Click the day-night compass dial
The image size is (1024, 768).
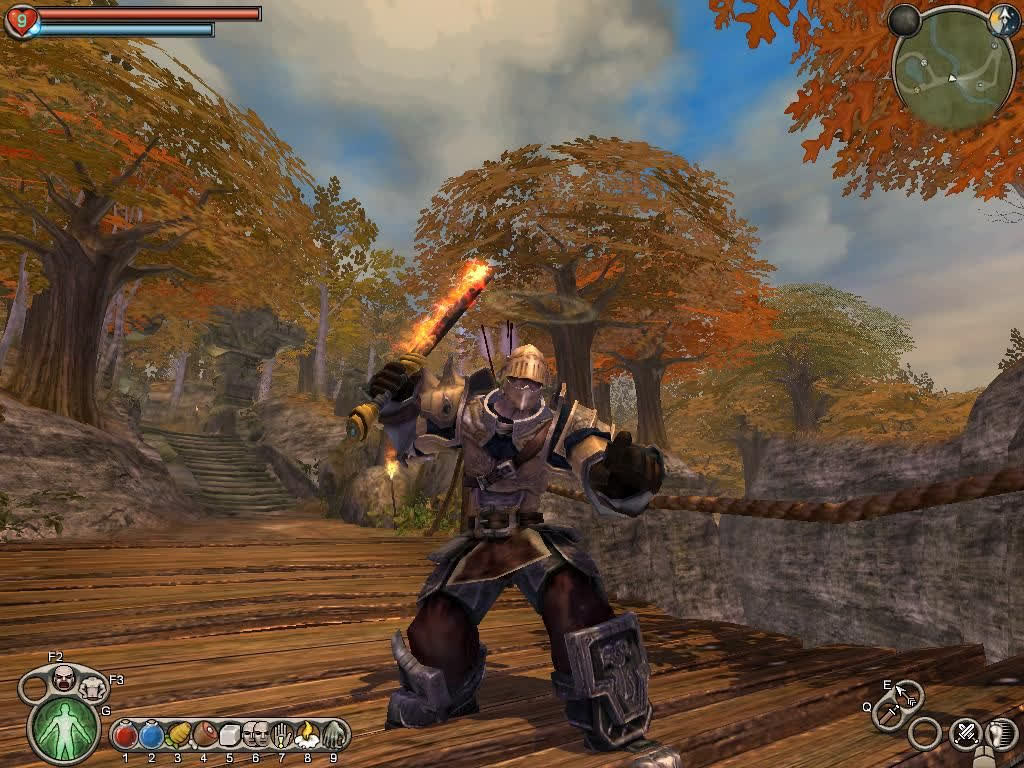point(1003,21)
